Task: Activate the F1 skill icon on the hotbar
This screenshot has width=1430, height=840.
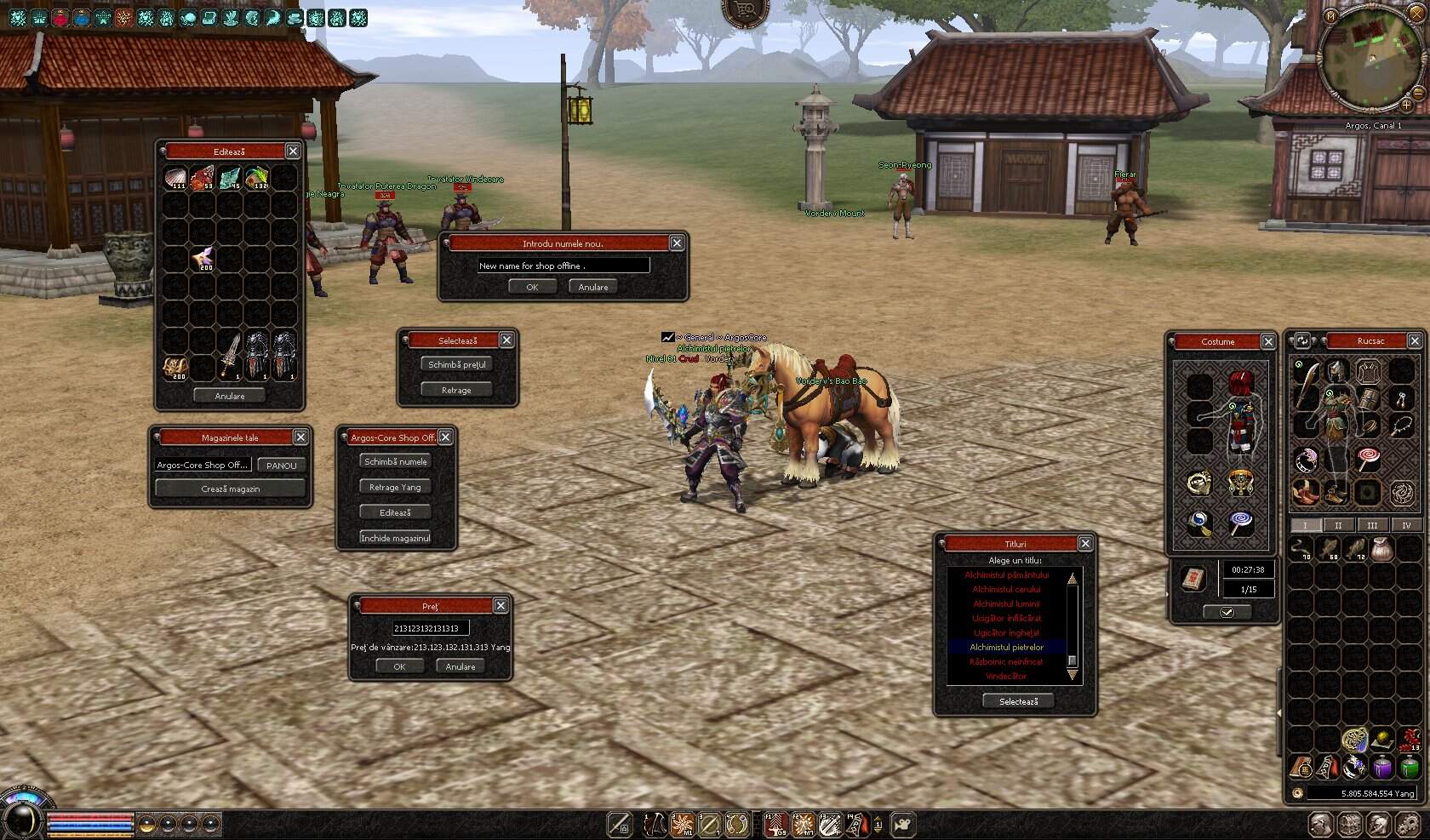Action: [775, 824]
